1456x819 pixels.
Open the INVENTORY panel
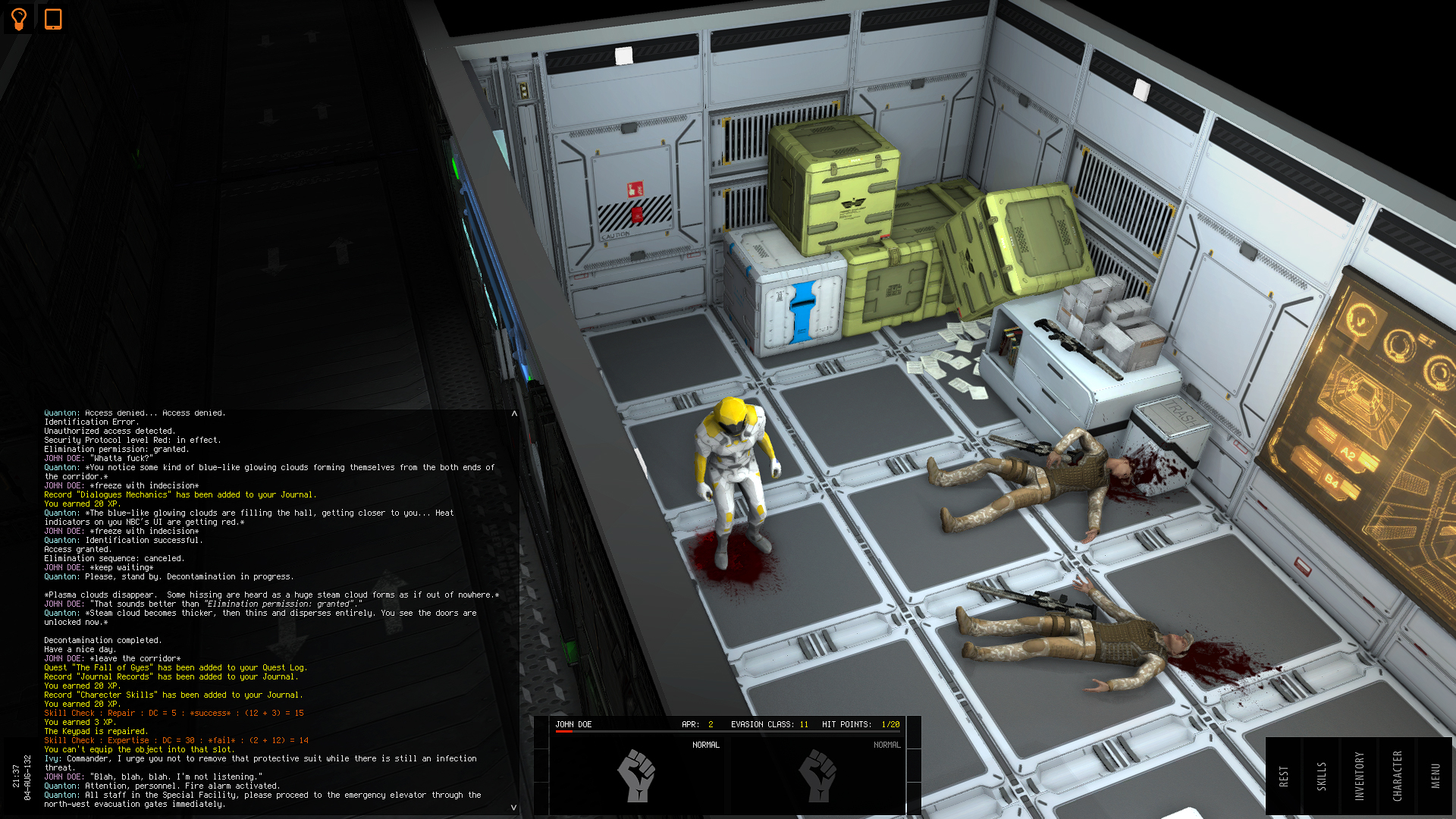1360,773
